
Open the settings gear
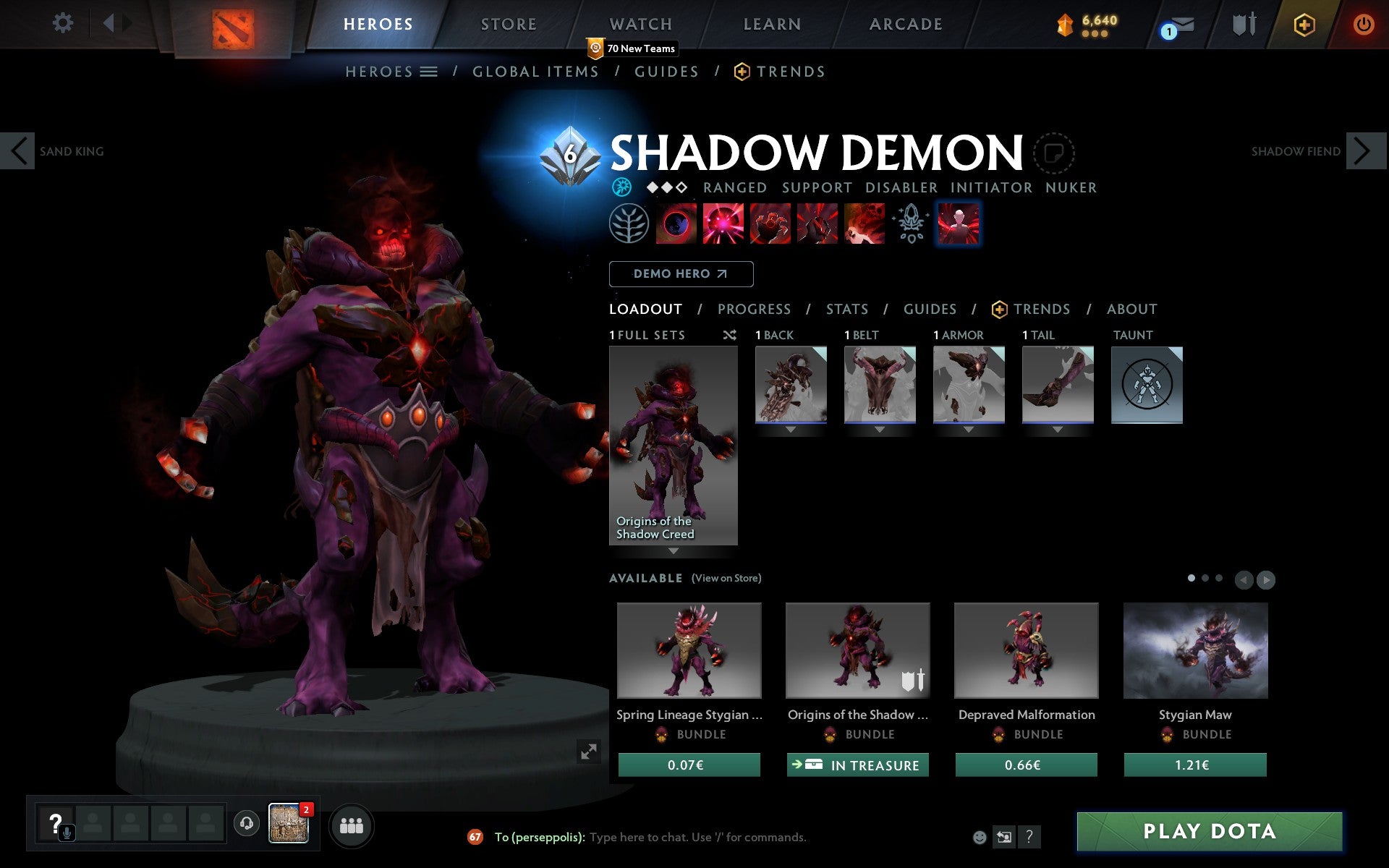[x=64, y=23]
